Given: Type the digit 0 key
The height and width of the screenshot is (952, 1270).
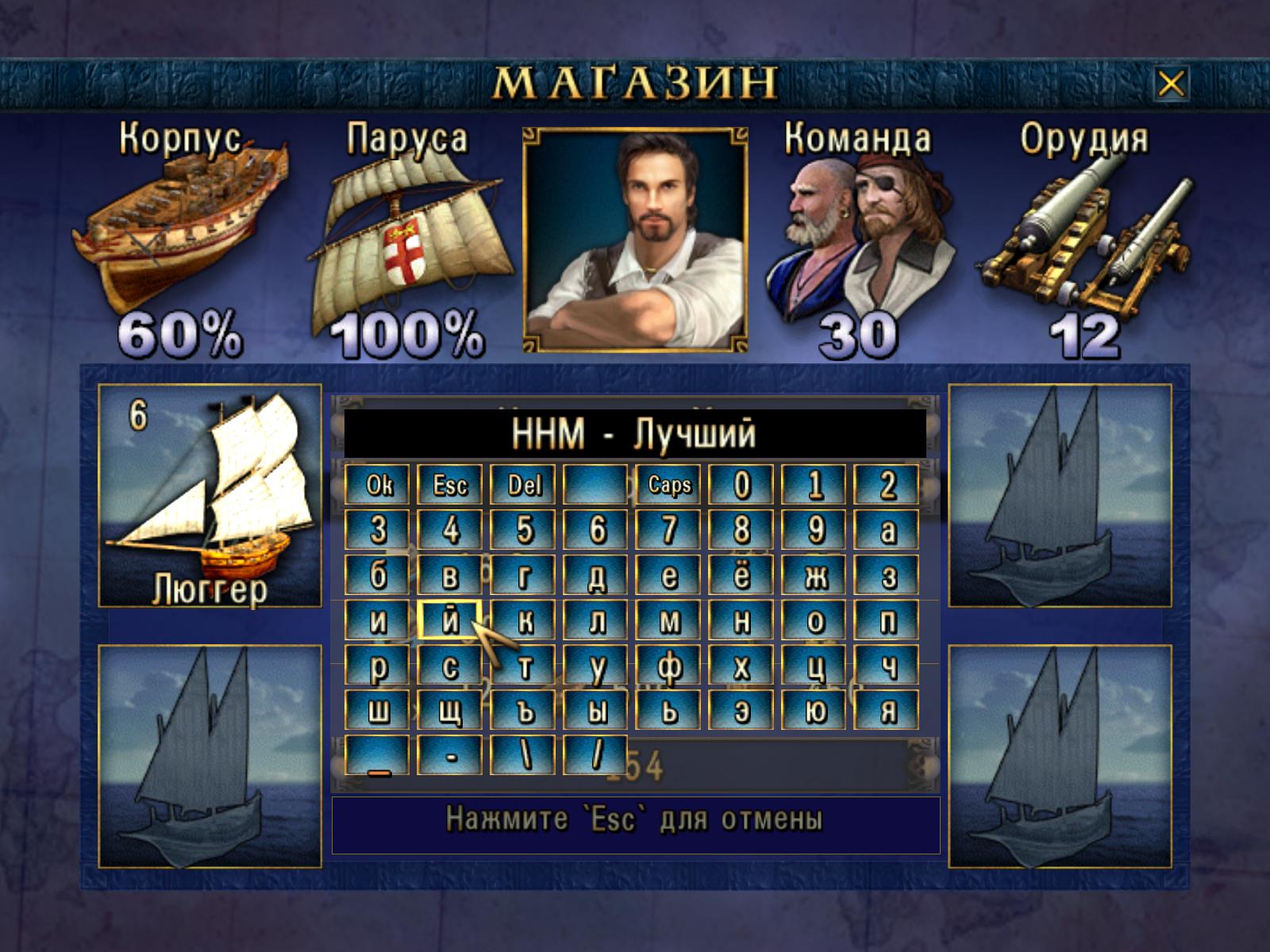Looking at the screenshot, I should [x=741, y=485].
